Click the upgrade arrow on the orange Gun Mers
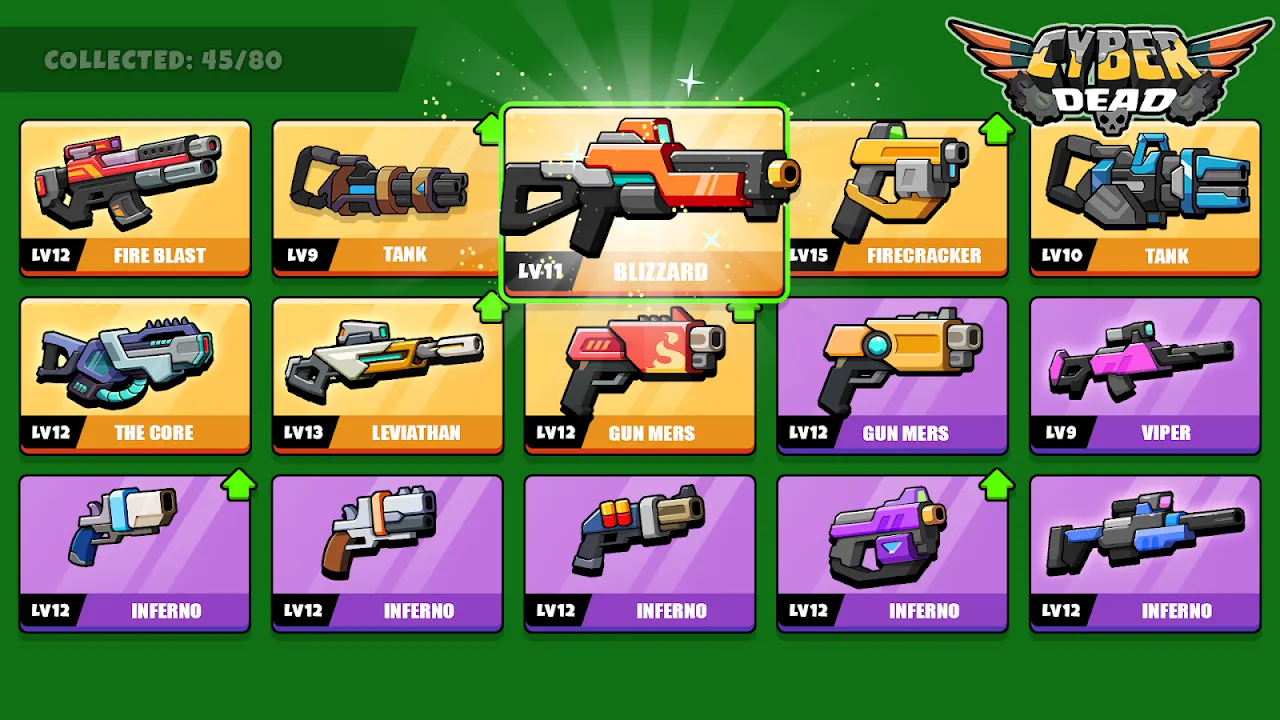This screenshot has width=1280, height=720. pyautogui.click(x=742, y=309)
